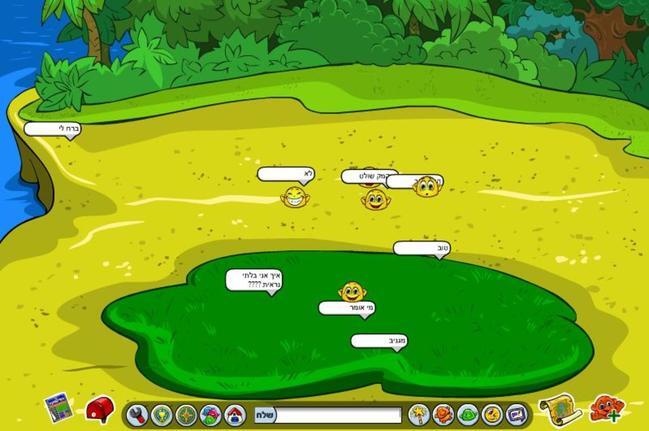Viewport: 649px width, 431px height.
Task: Check the red mailbox
Action: (99, 408)
